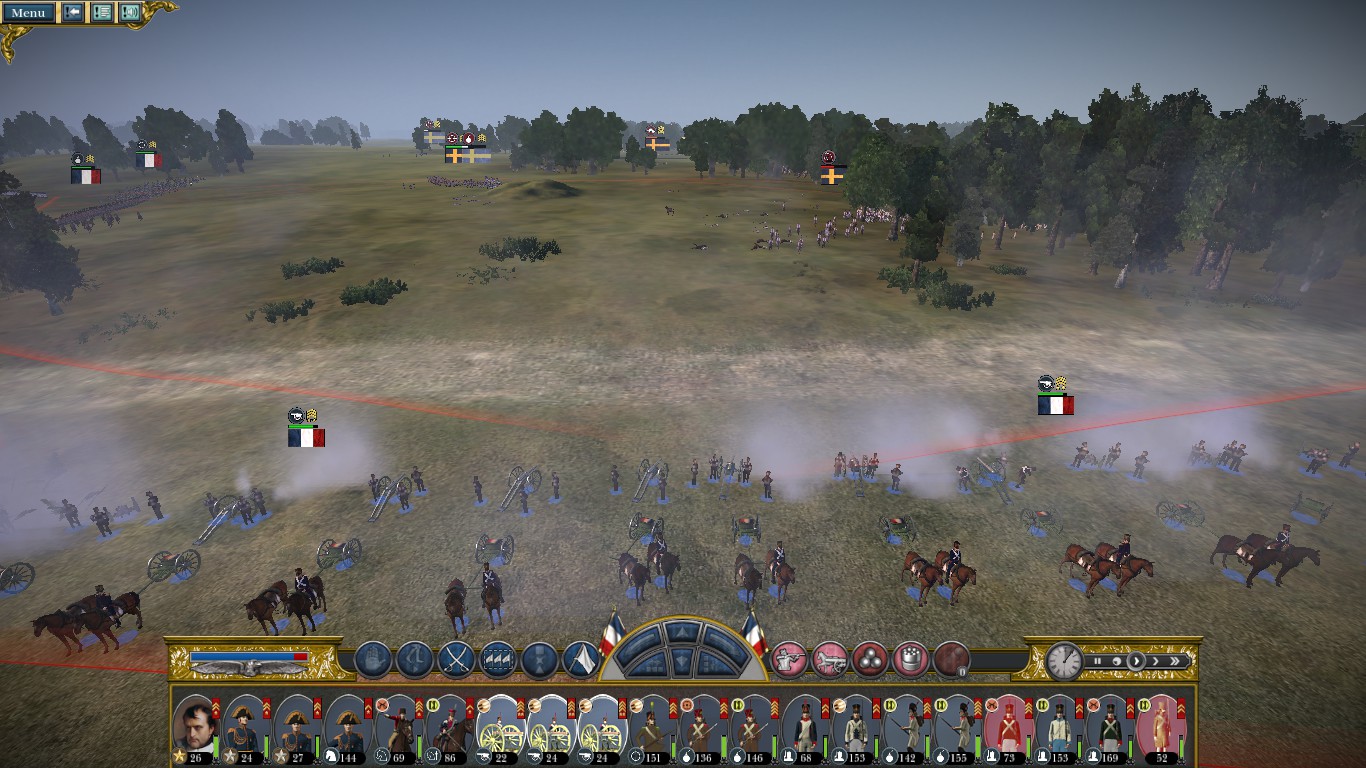Viewport: 1366px width, 768px height.
Task: Enable fire at will rifleman button
Action: point(789,659)
